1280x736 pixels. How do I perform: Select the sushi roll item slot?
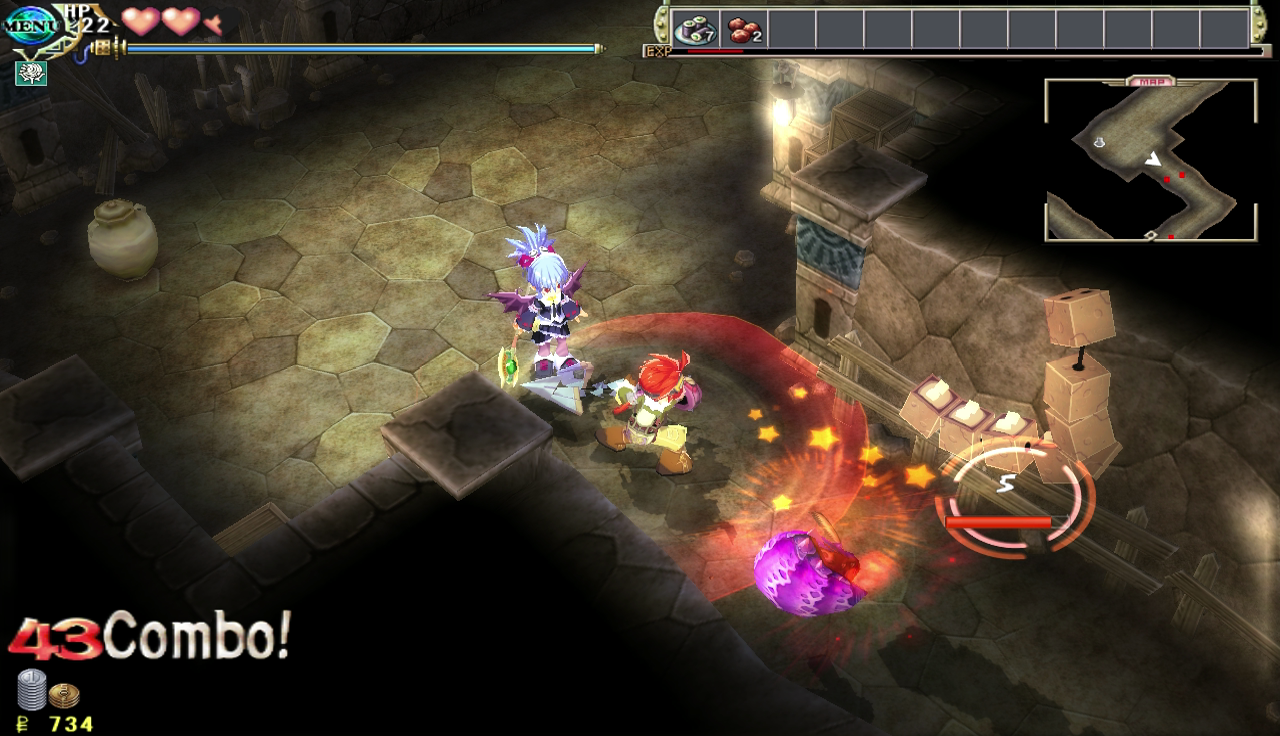pos(693,29)
